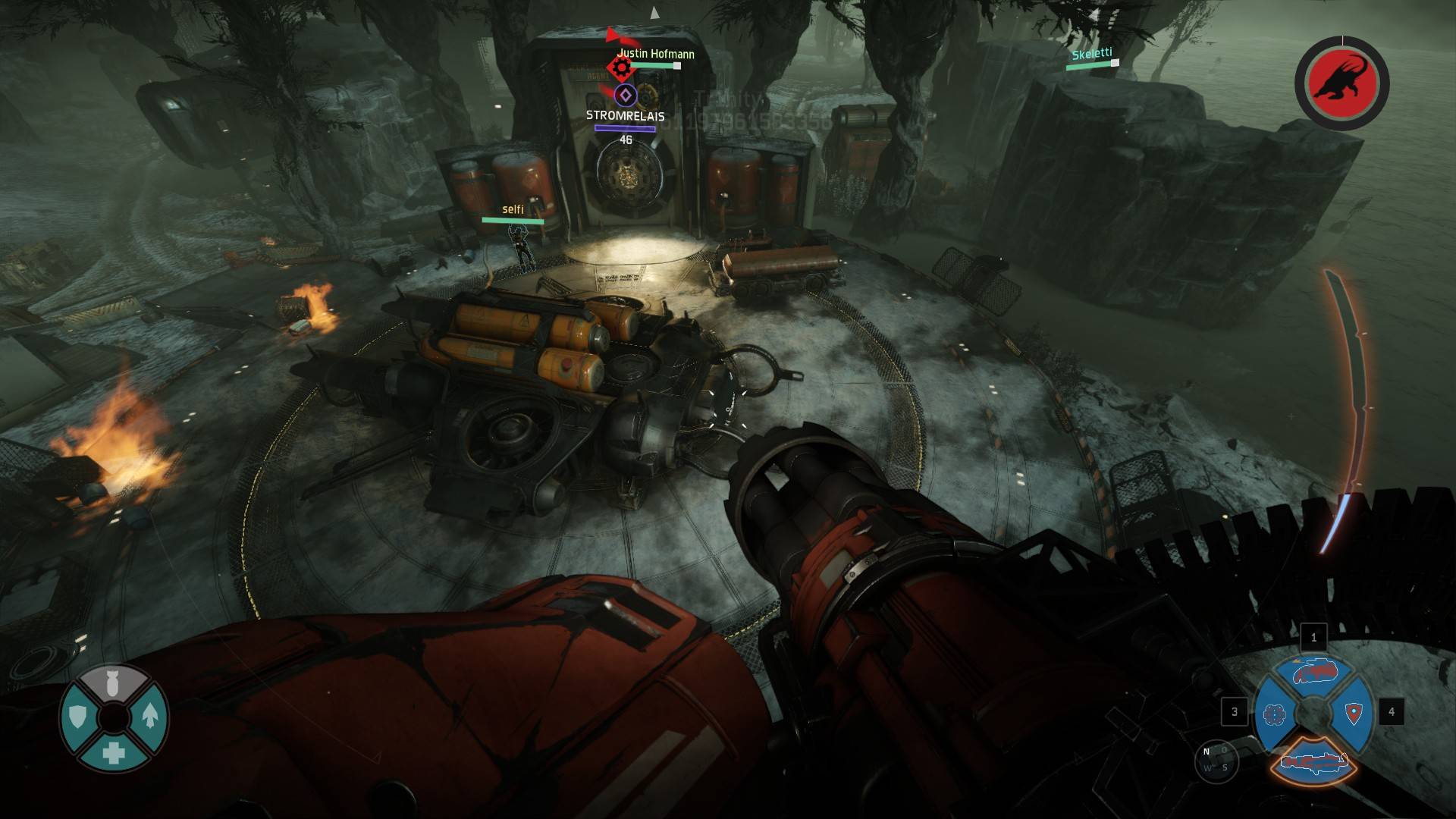
Task: Select the mine icon in the weapon wheel
Action: click(1275, 714)
